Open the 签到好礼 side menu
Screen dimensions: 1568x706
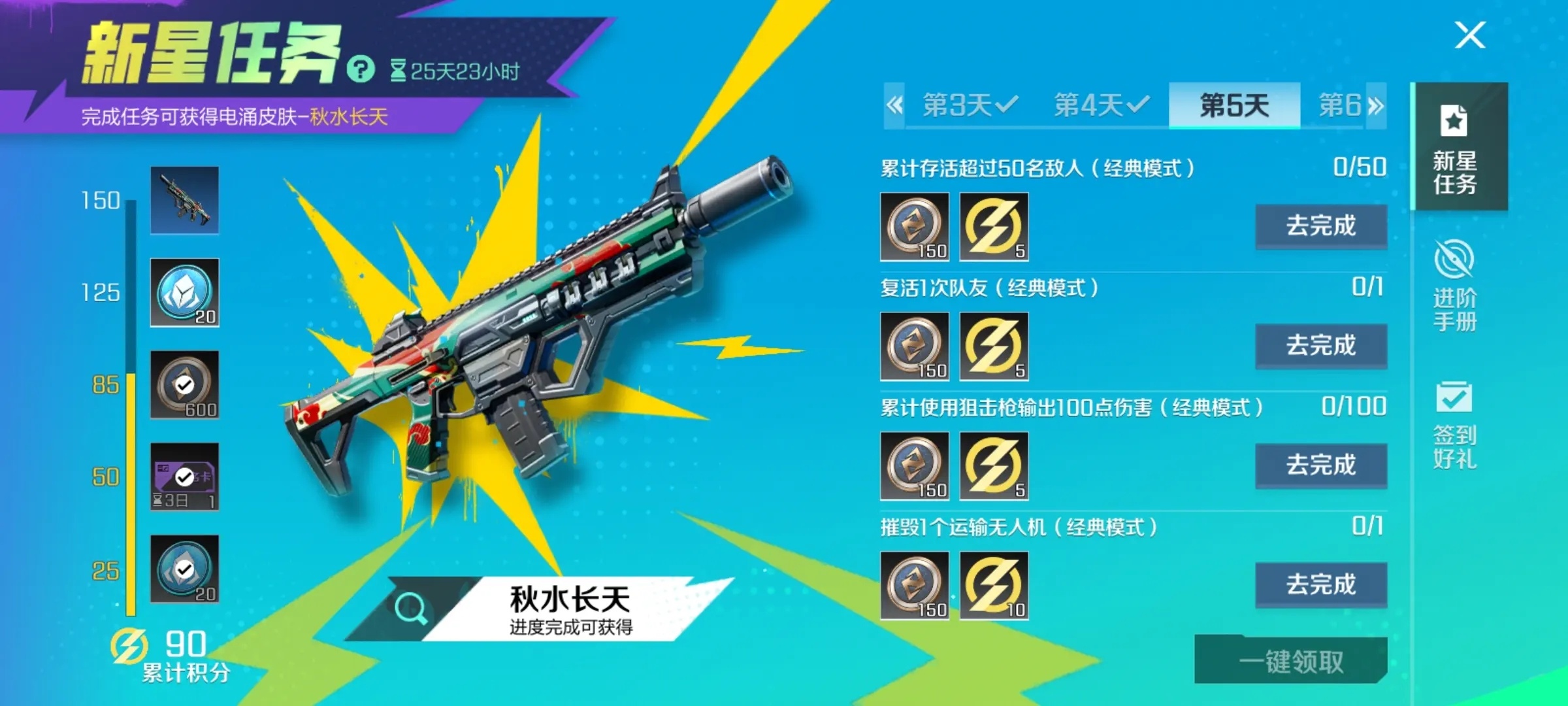[x=1455, y=425]
